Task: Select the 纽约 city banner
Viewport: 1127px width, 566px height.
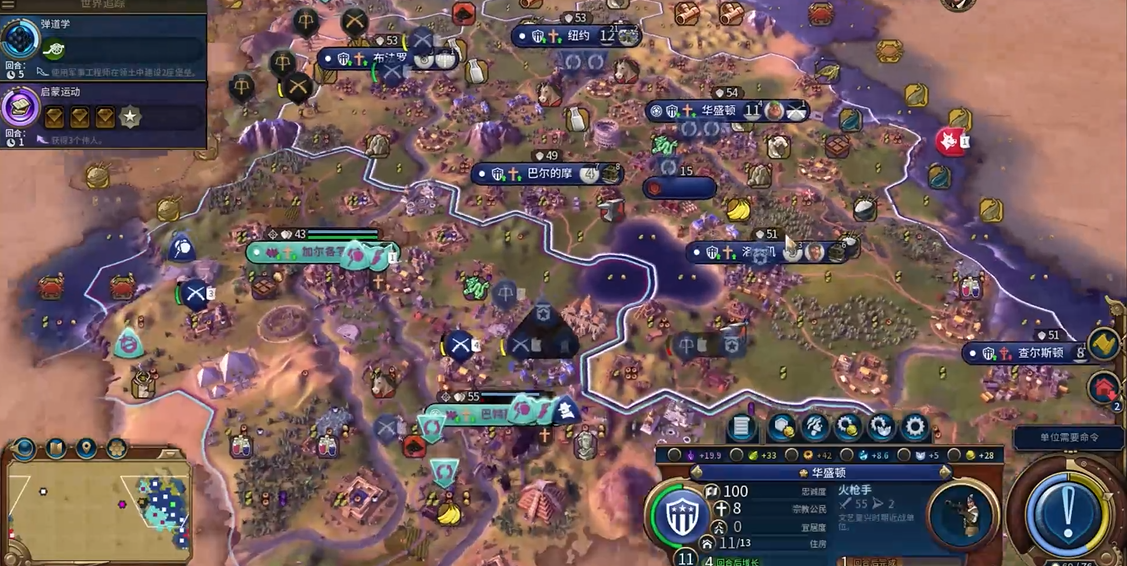Action: (x=577, y=37)
